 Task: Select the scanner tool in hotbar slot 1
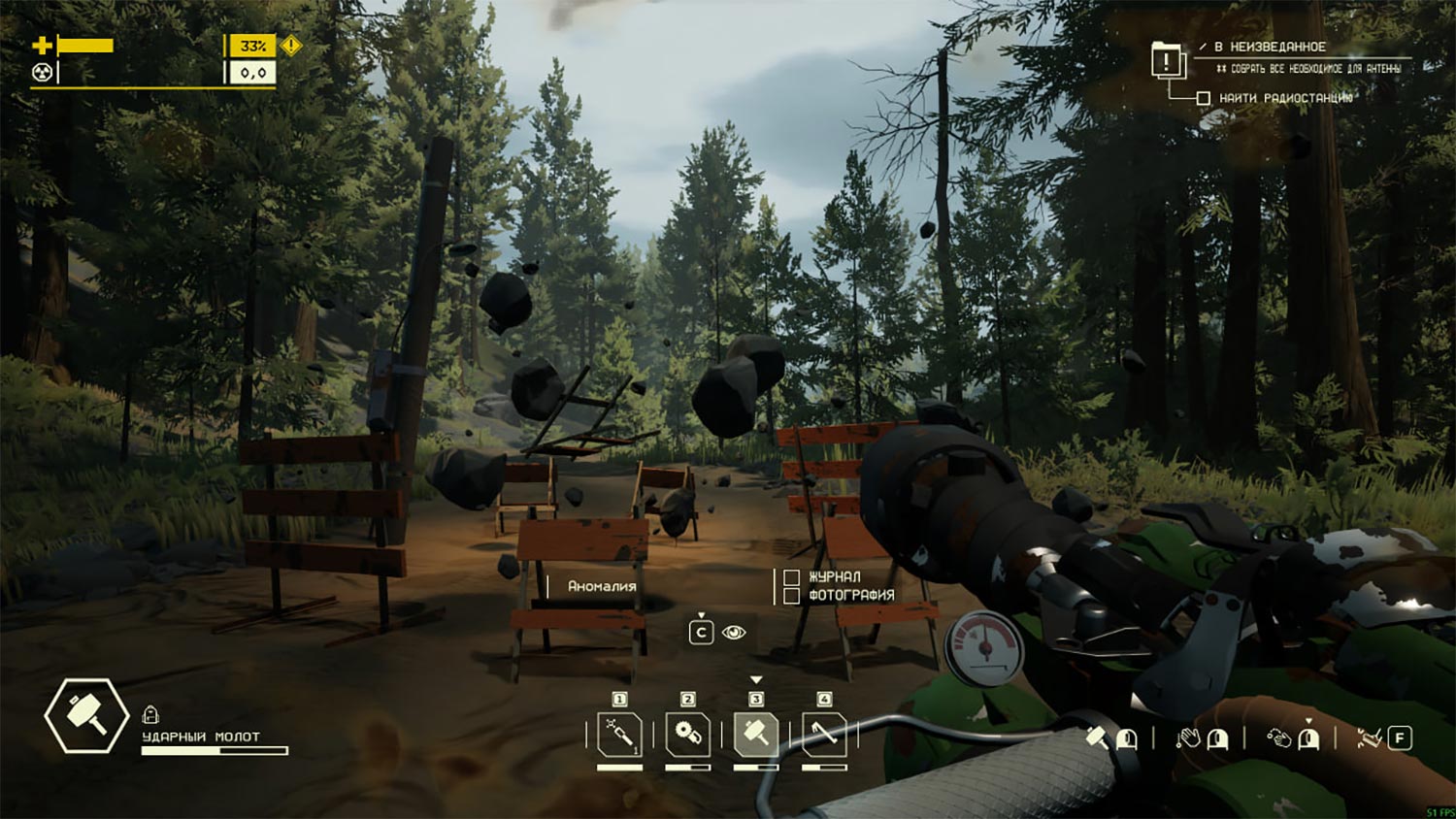click(x=619, y=736)
